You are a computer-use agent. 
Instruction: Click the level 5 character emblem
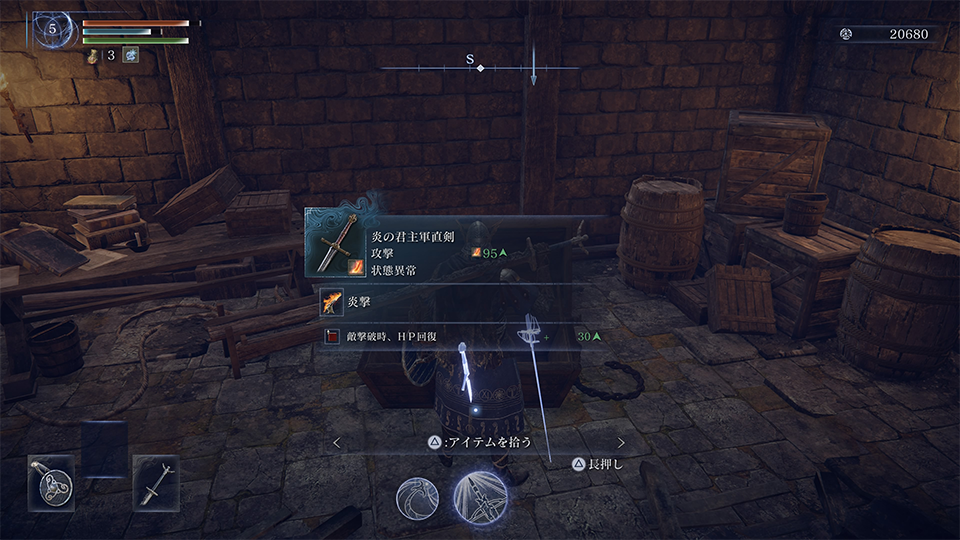[x=52, y=30]
